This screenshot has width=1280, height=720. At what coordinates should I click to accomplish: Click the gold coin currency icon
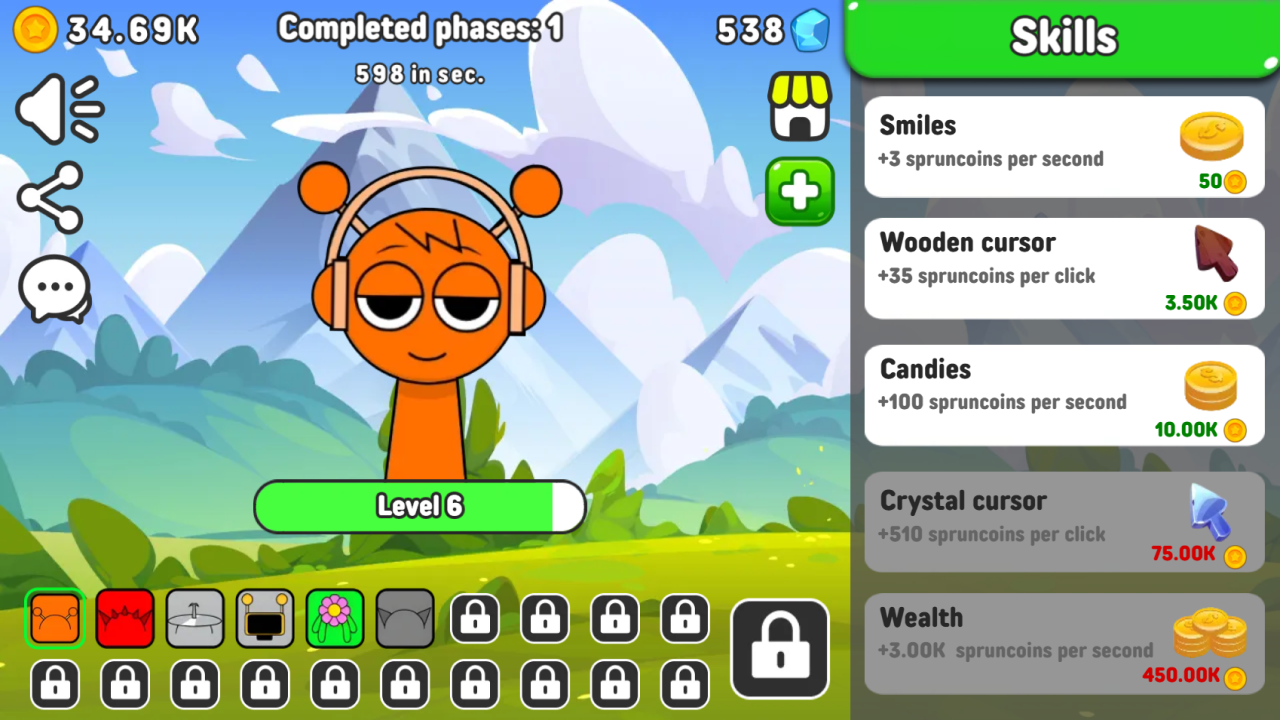37,30
